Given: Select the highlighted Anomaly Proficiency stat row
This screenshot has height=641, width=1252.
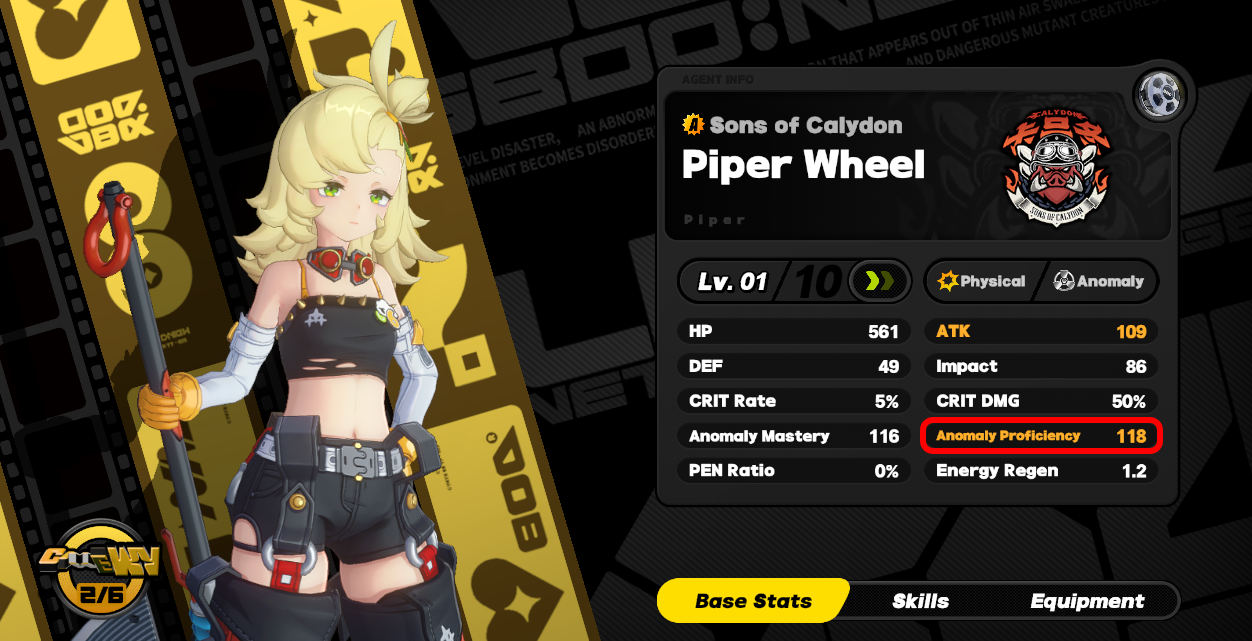Looking at the screenshot, I should [x=1041, y=436].
